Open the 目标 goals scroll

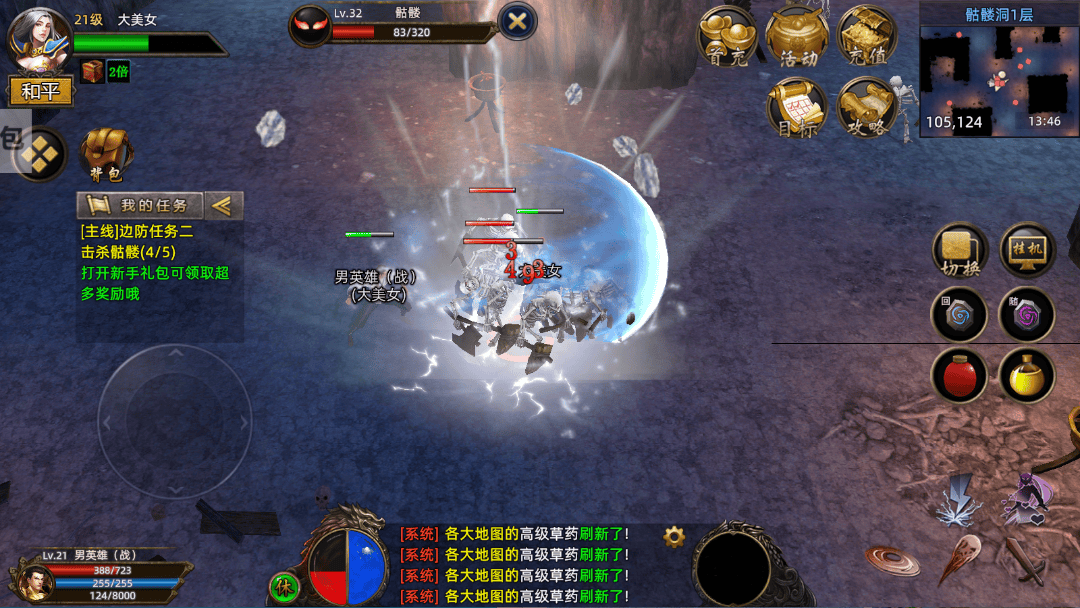coord(797,107)
